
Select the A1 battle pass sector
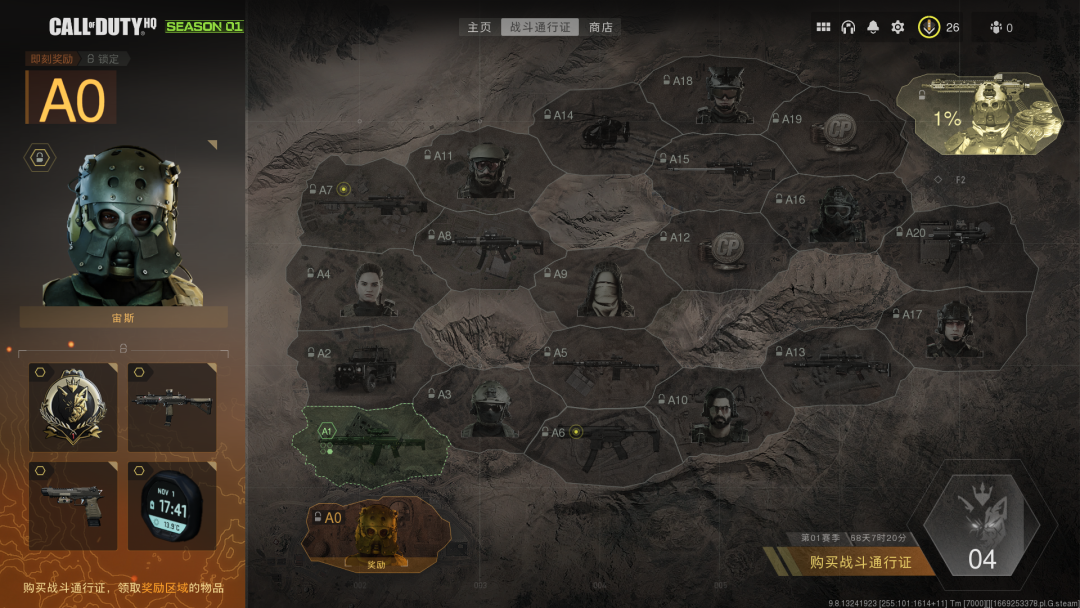(x=370, y=440)
